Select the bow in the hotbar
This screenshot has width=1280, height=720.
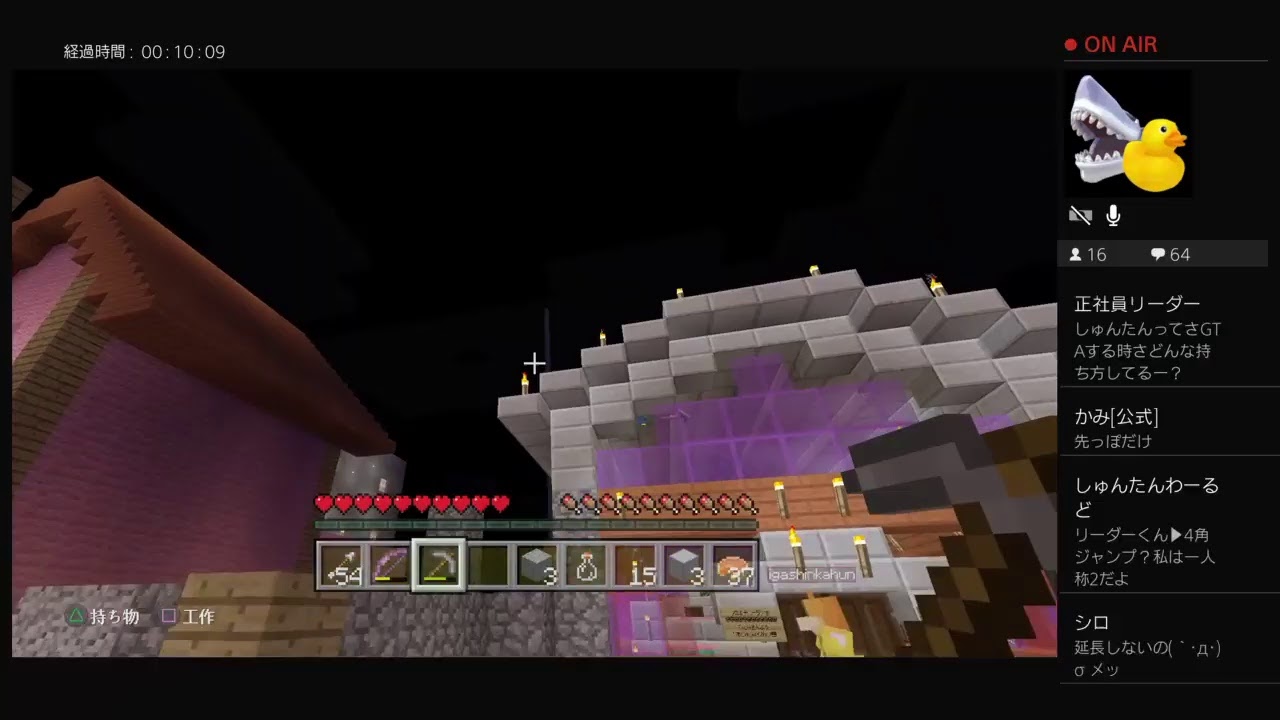click(x=391, y=567)
